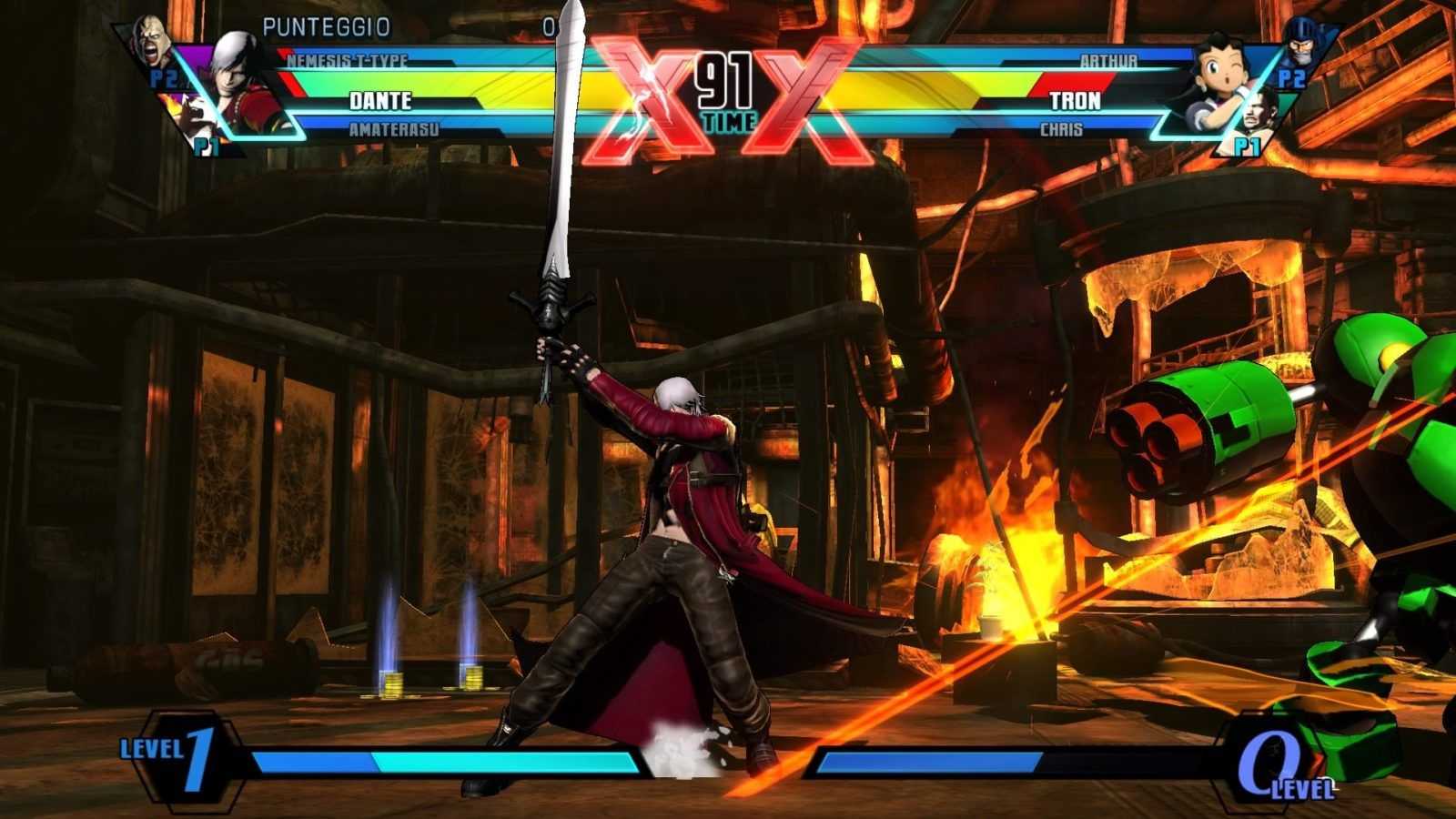This screenshot has height=819, width=1456.
Task: Click Arthur's helmeted assist portrait
Action: pyautogui.click(x=1301, y=41)
